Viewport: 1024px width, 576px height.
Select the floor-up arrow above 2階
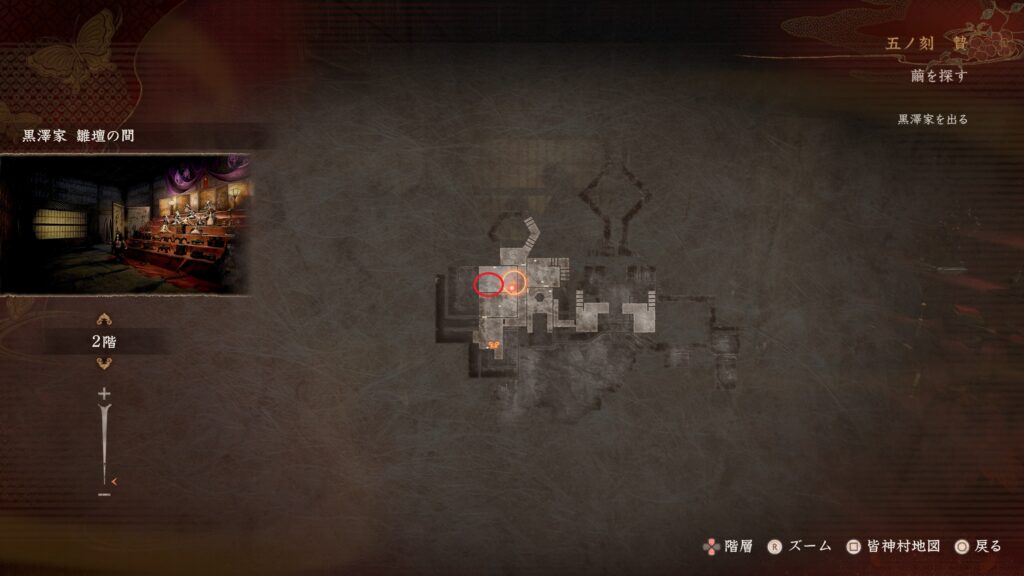[x=104, y=320]
